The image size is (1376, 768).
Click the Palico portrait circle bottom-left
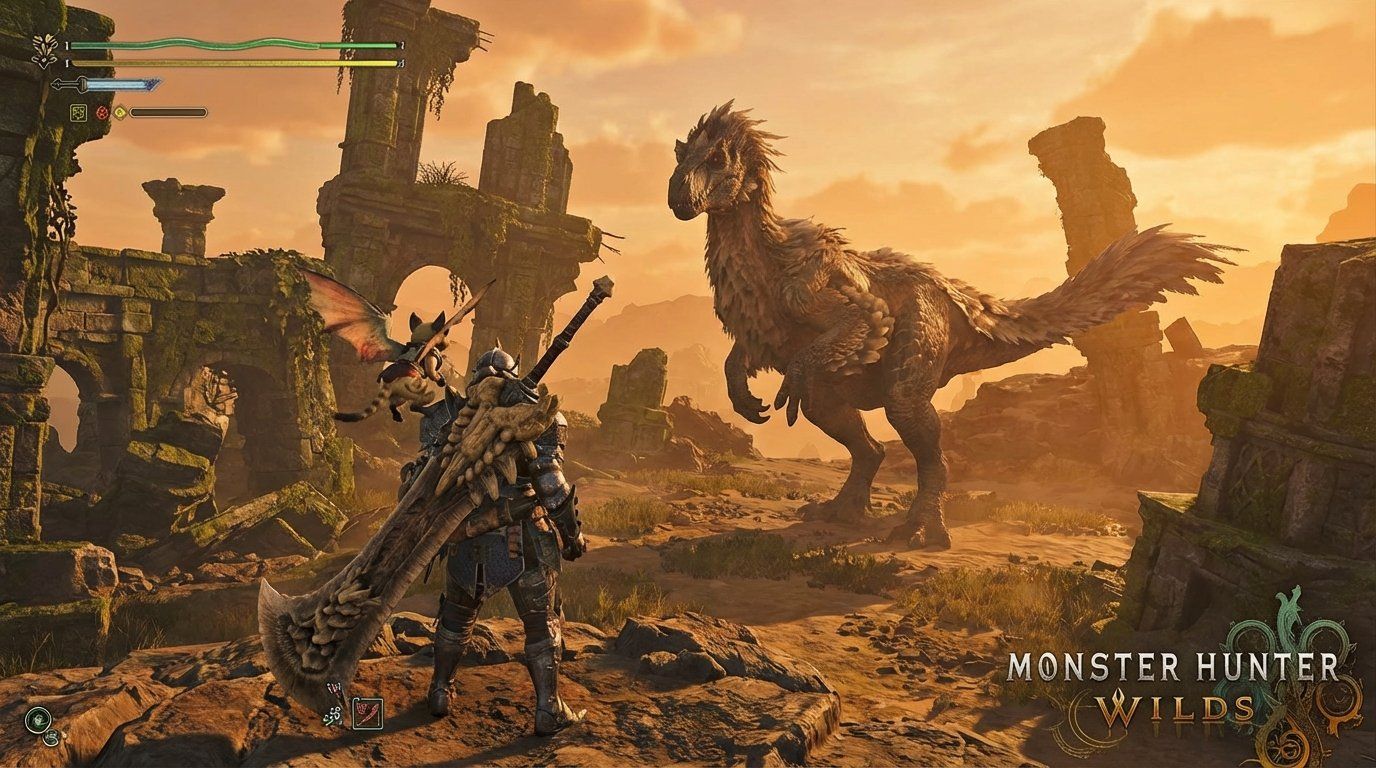pyautogui.click(x=50, y=738)
